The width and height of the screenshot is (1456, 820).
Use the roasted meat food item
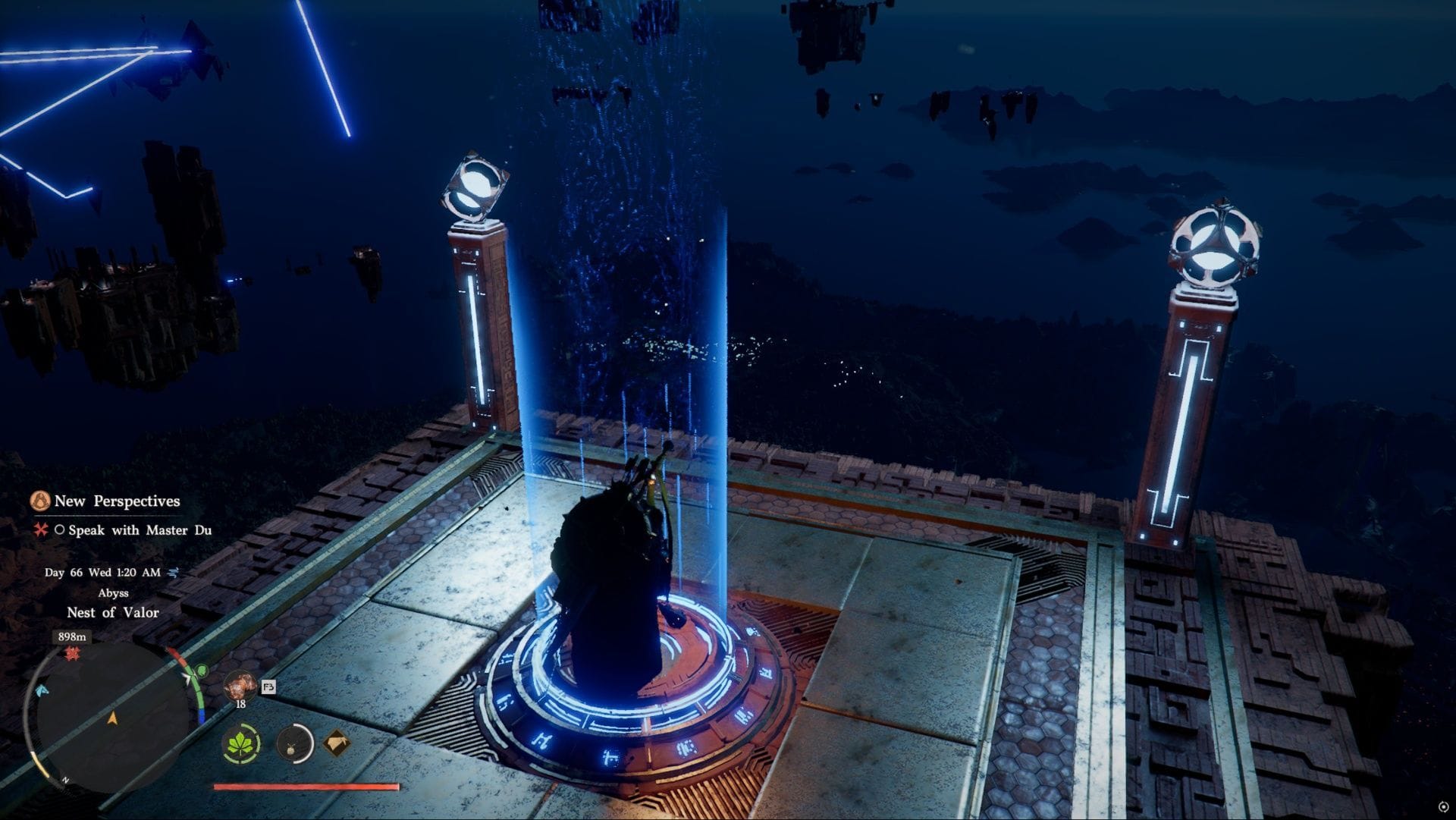pos(240,686)
